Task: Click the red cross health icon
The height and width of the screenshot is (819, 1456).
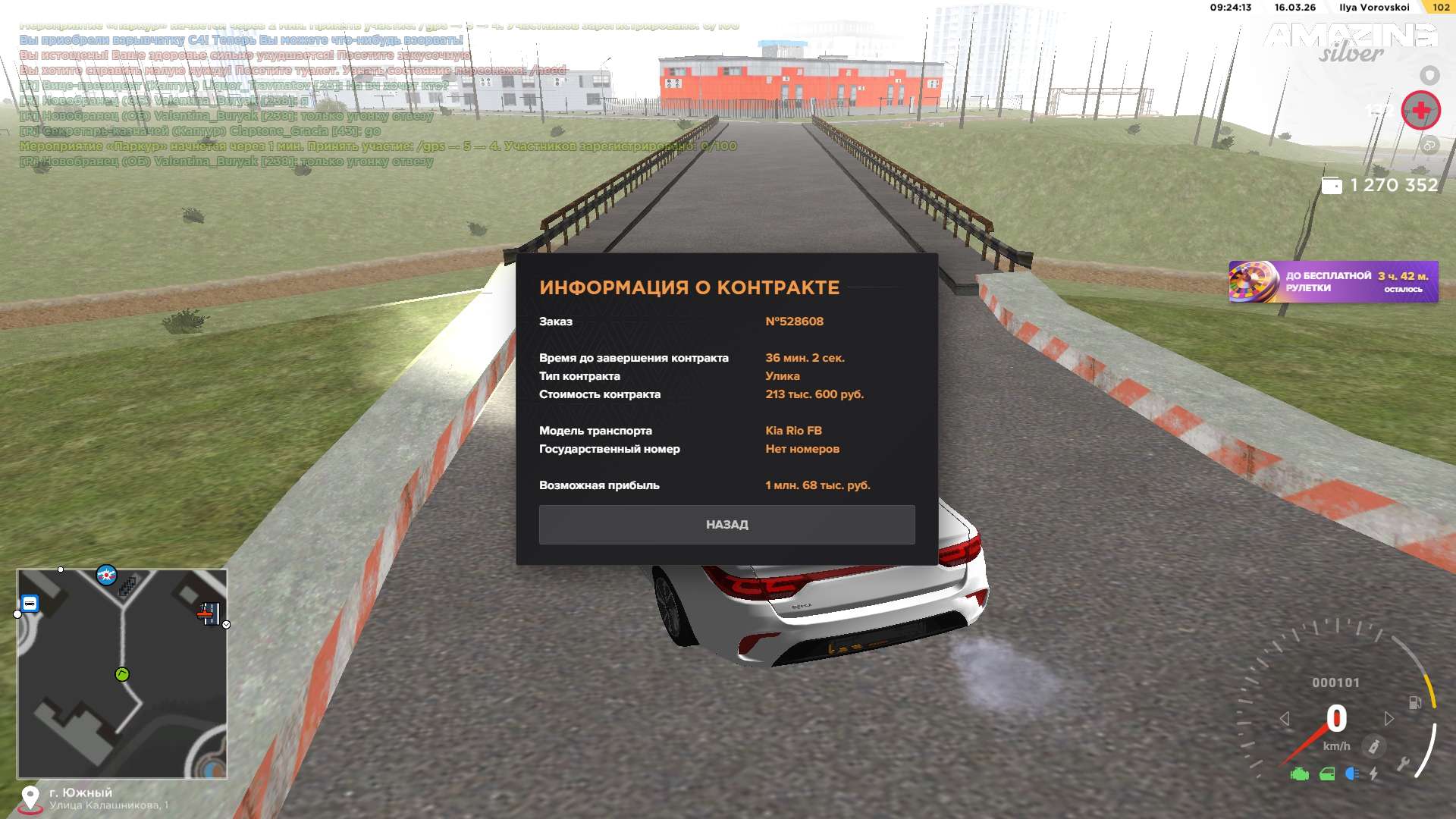Action: (1420, 111)
